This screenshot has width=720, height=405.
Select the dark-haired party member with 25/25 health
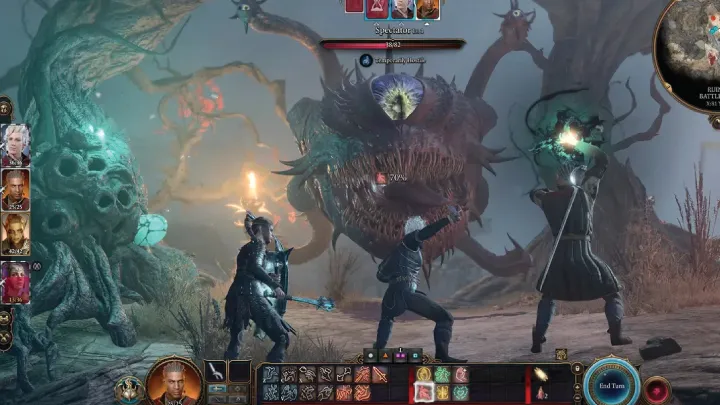16,187
